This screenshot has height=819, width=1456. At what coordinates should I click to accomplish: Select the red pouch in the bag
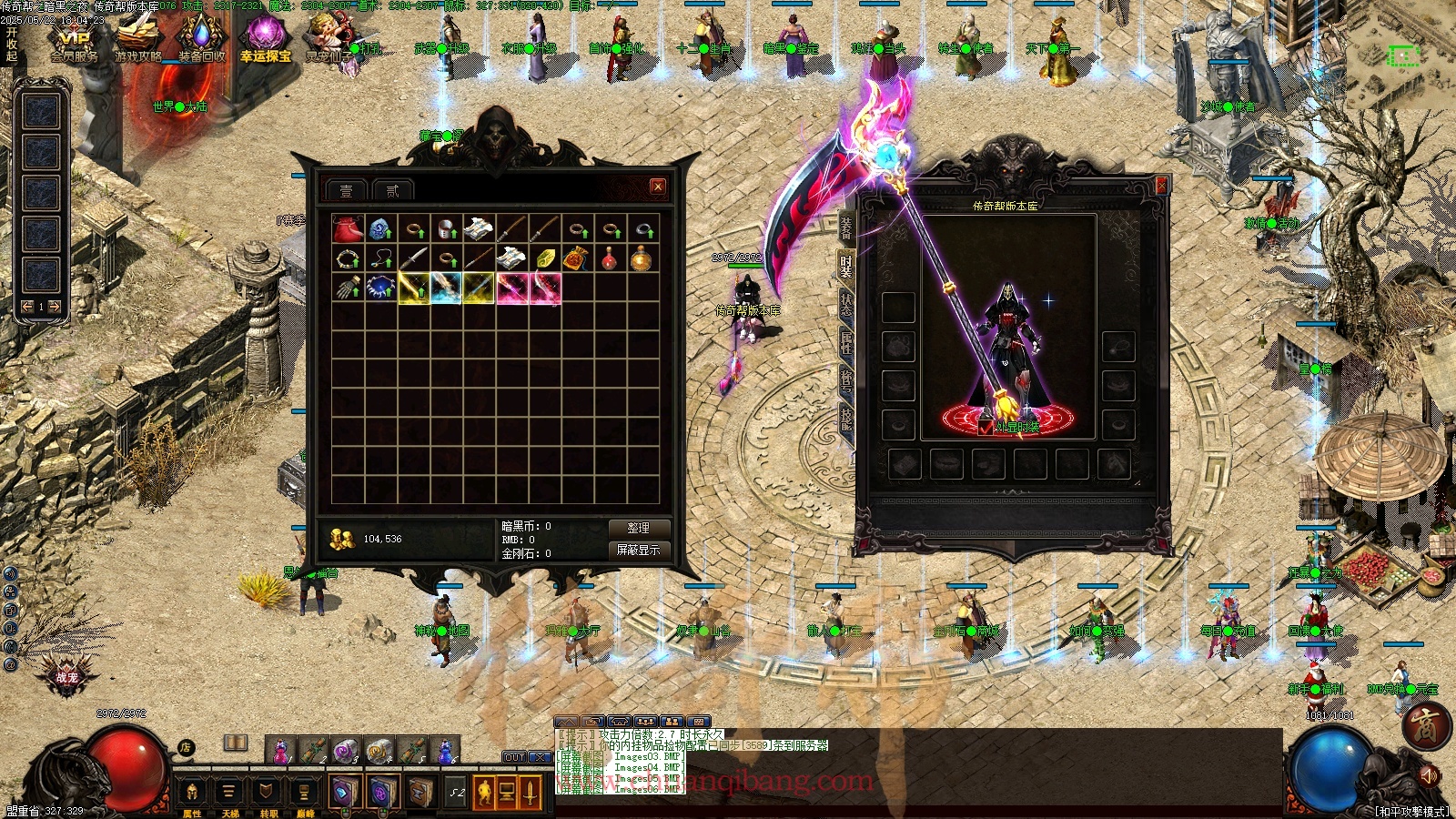348,228
